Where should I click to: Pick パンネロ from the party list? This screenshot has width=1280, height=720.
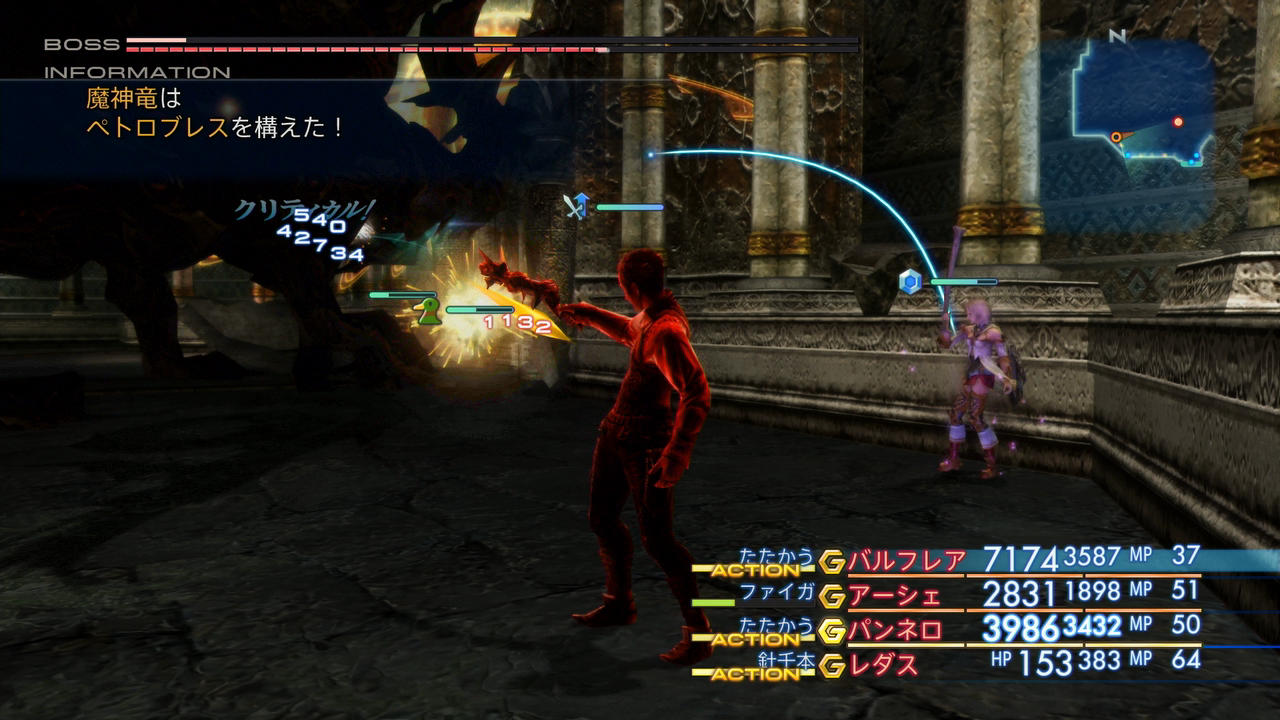(895, 630)
